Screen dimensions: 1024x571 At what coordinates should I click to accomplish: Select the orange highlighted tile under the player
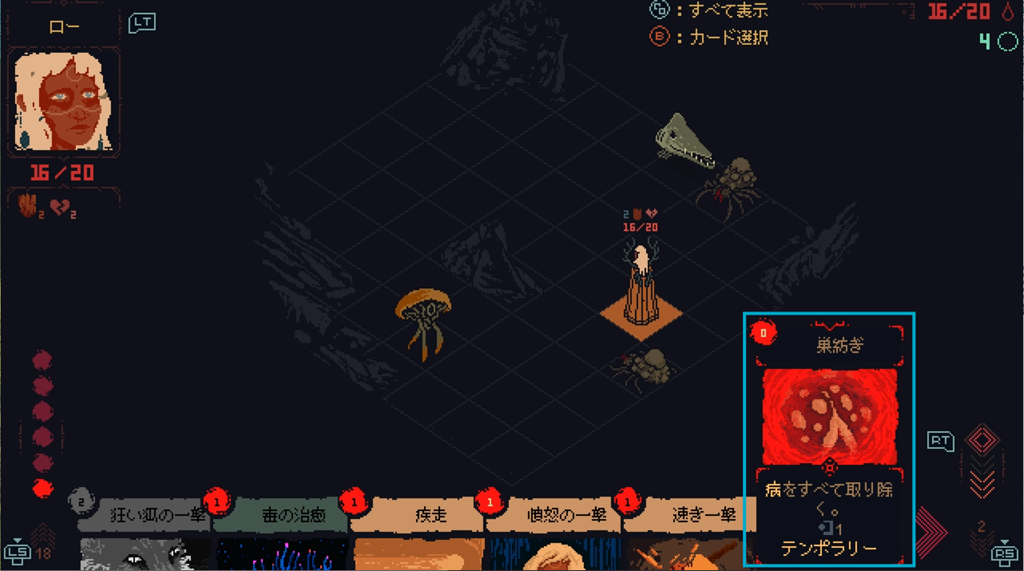tap(641, 317)
